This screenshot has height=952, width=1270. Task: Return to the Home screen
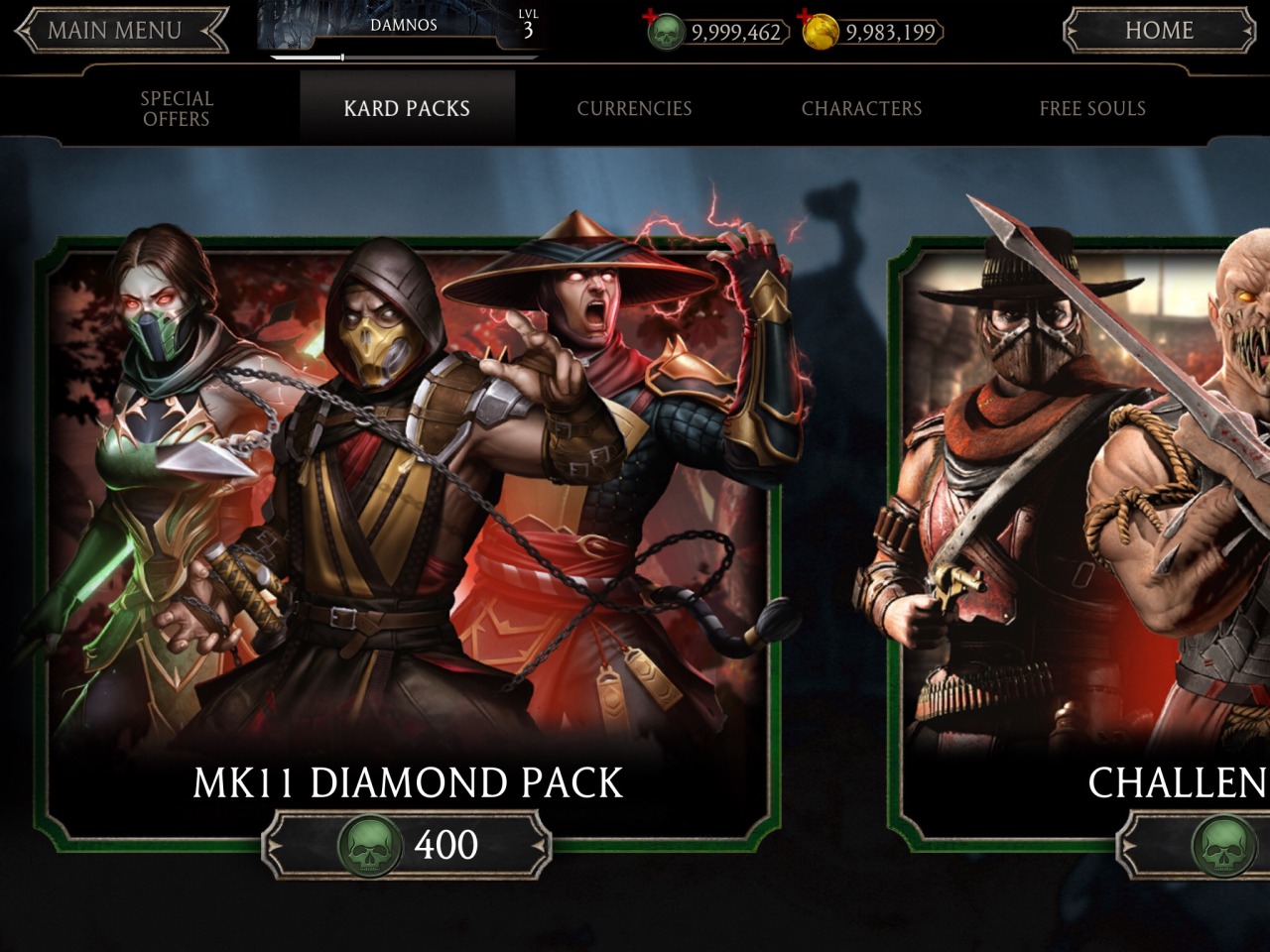tap(1158, 31)
